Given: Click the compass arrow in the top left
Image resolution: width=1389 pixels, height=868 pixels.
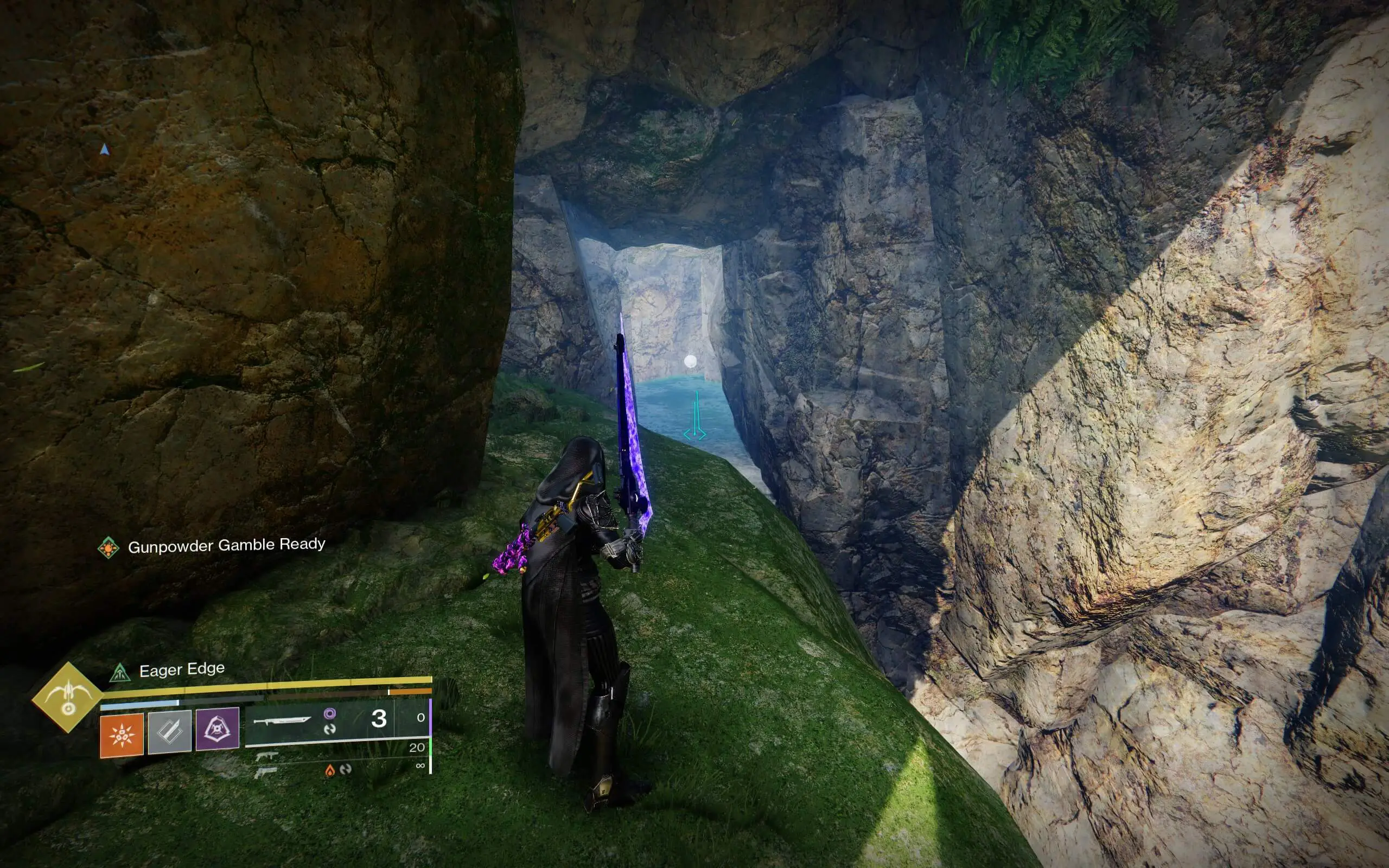Looking at the screenshot, I should 105,148.
